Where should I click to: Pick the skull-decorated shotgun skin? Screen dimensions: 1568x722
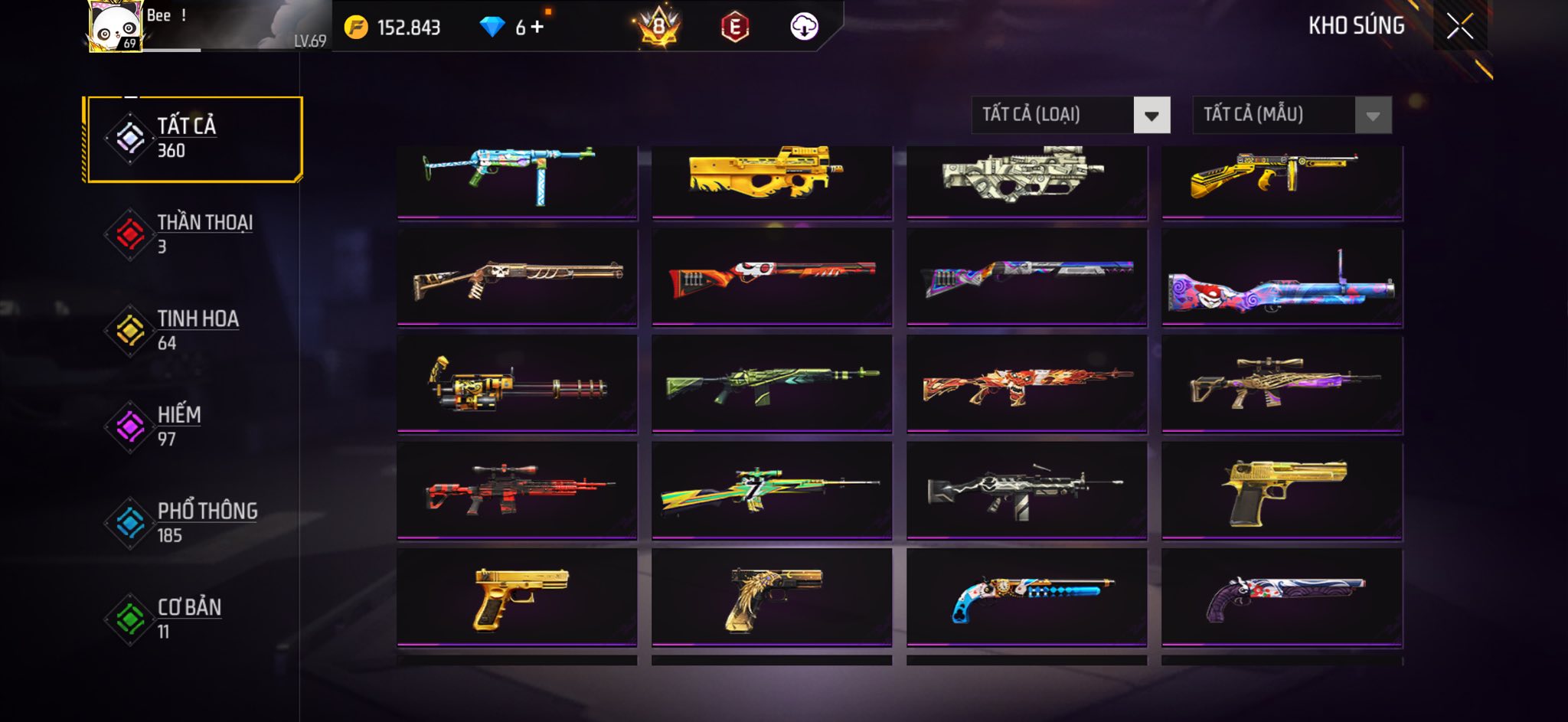click(517, 278)
